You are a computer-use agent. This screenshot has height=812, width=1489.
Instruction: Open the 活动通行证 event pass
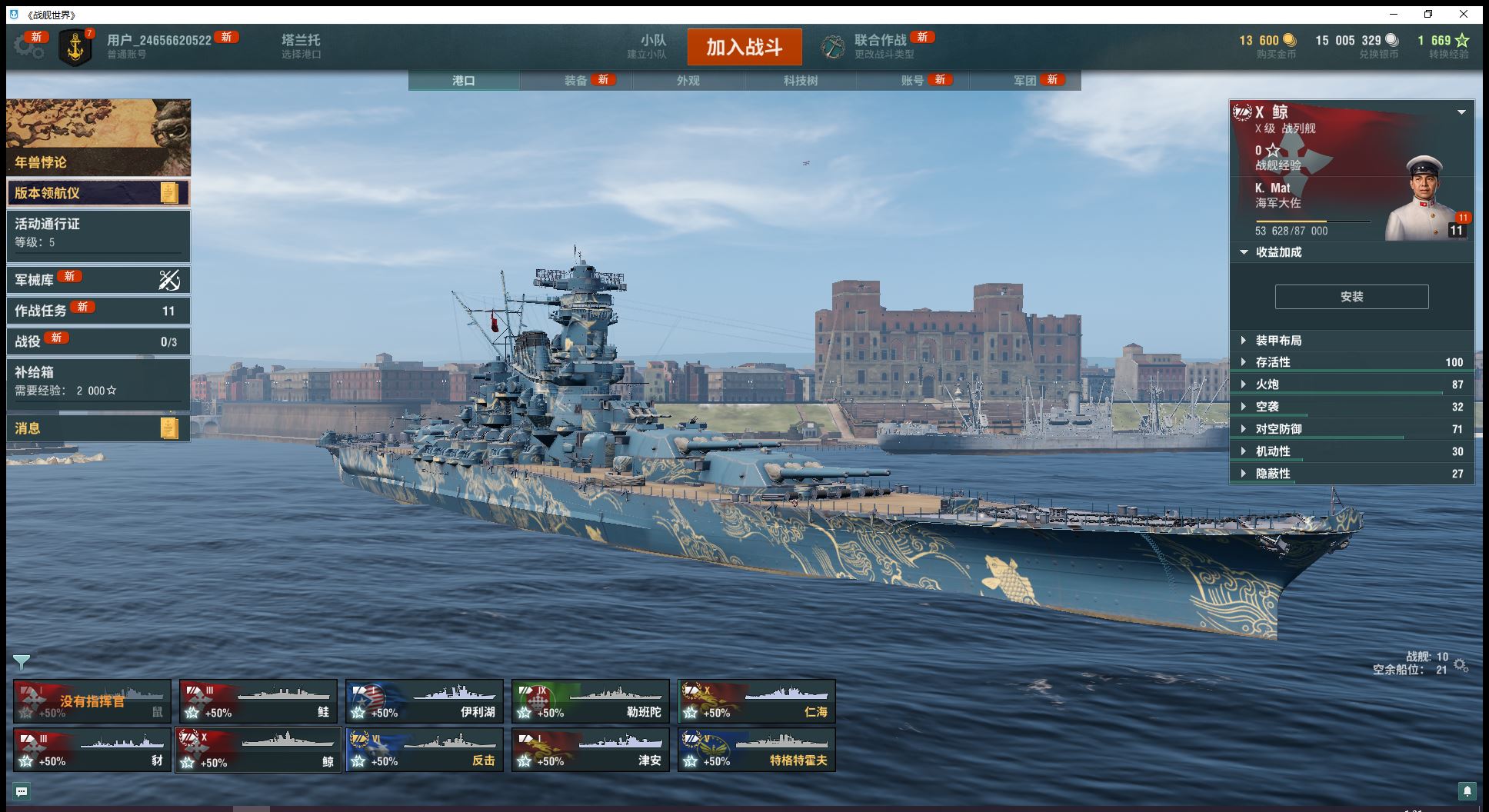tap(98, 233)
